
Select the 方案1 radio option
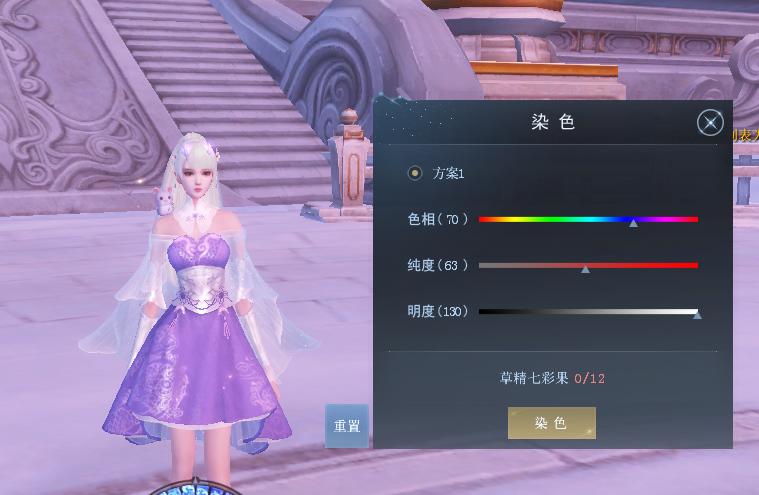(x=415, y=173)
